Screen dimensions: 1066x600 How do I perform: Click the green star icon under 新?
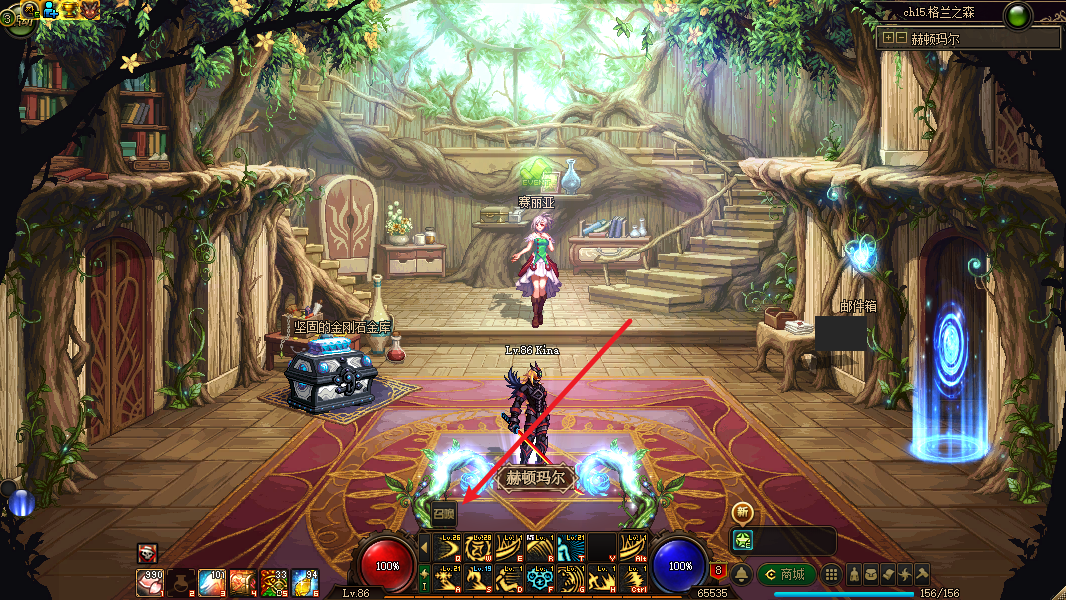tap(742, 540)
